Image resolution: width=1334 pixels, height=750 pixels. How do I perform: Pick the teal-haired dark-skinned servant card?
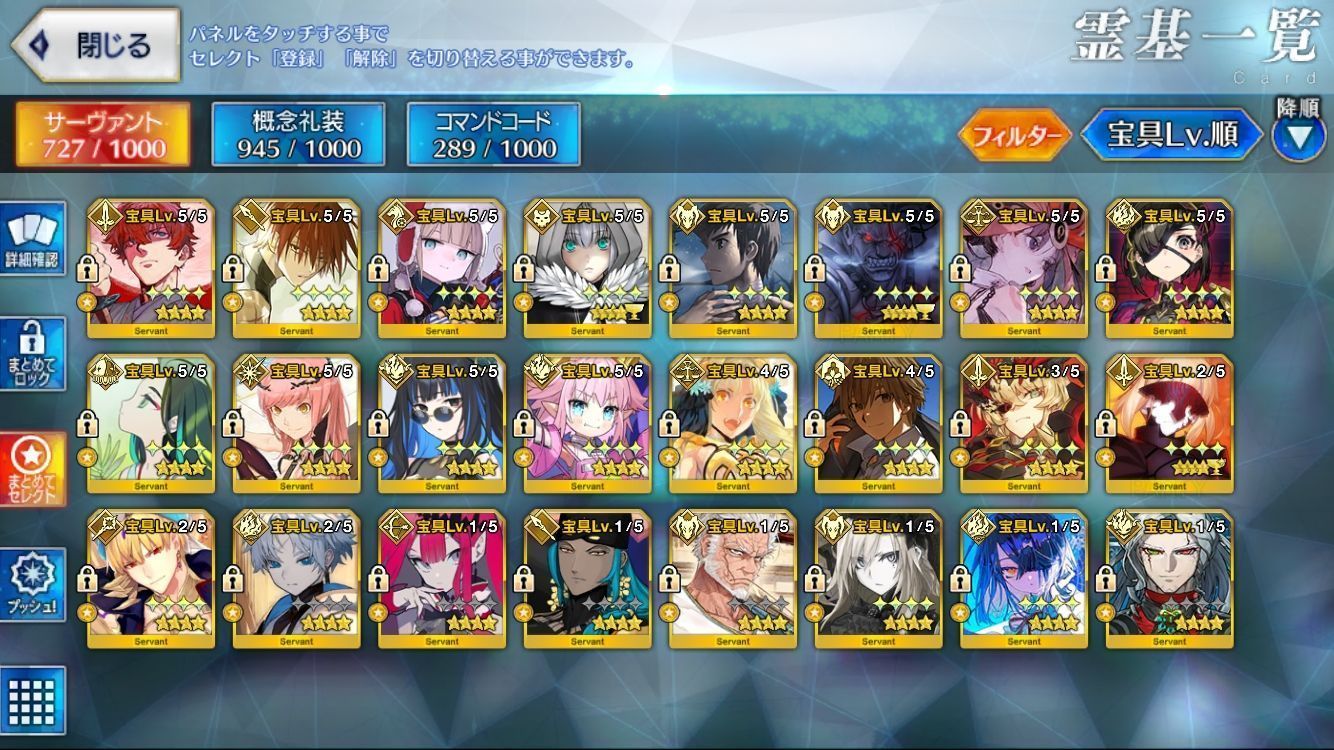coord(587,580)
